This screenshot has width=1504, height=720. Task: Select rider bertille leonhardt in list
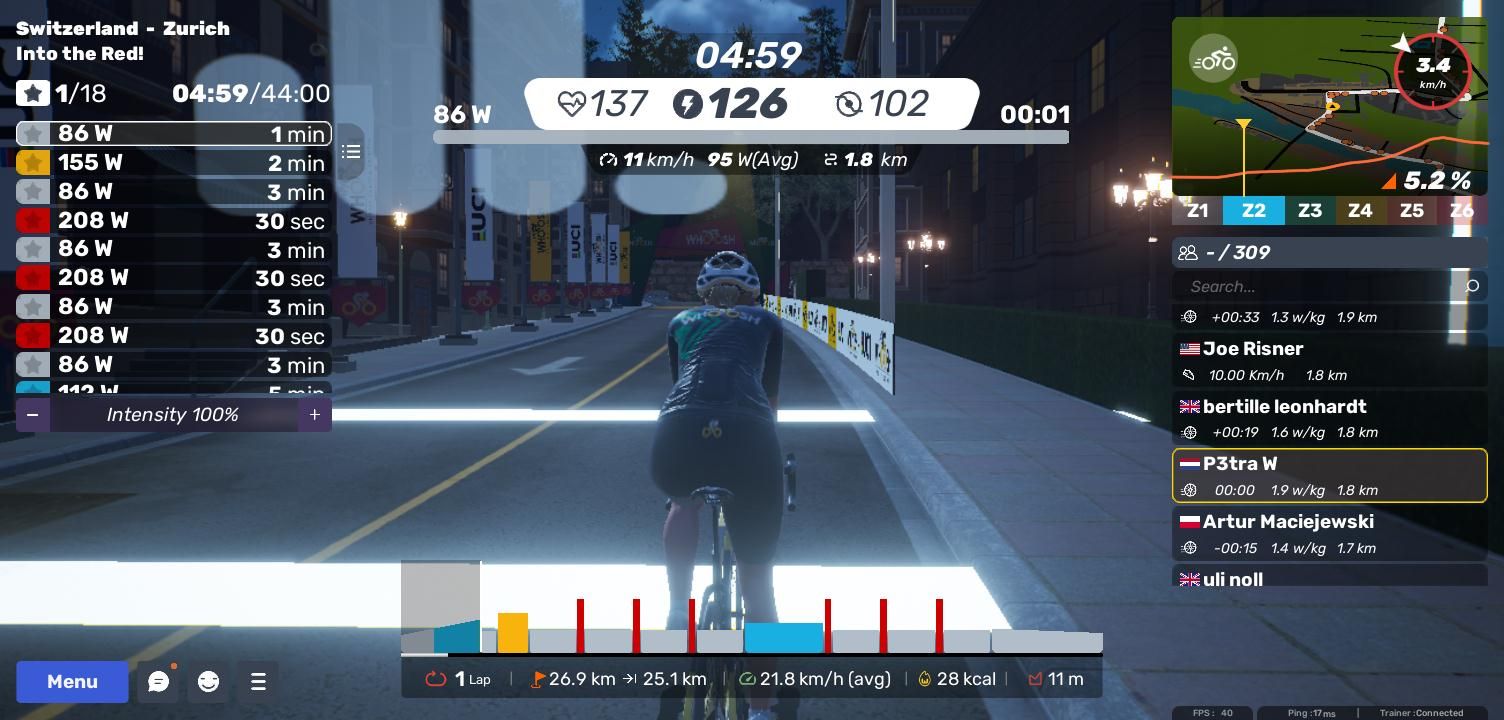point(1329,418)
